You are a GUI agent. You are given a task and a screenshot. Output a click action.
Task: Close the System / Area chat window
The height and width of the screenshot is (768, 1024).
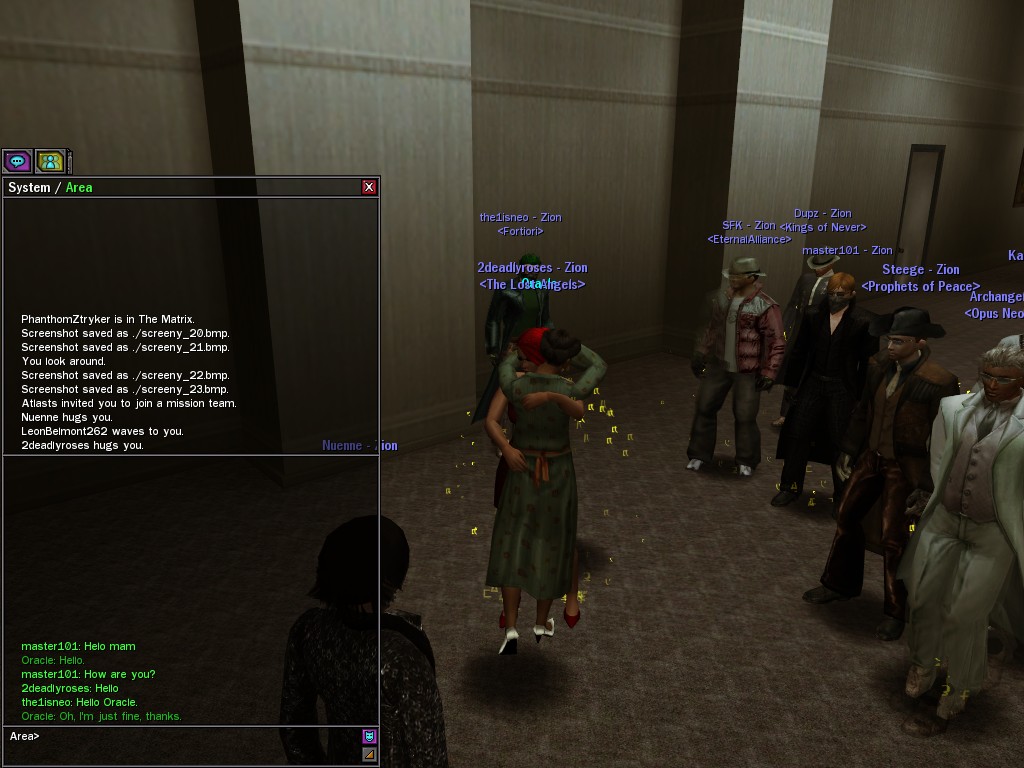point(369,187)
